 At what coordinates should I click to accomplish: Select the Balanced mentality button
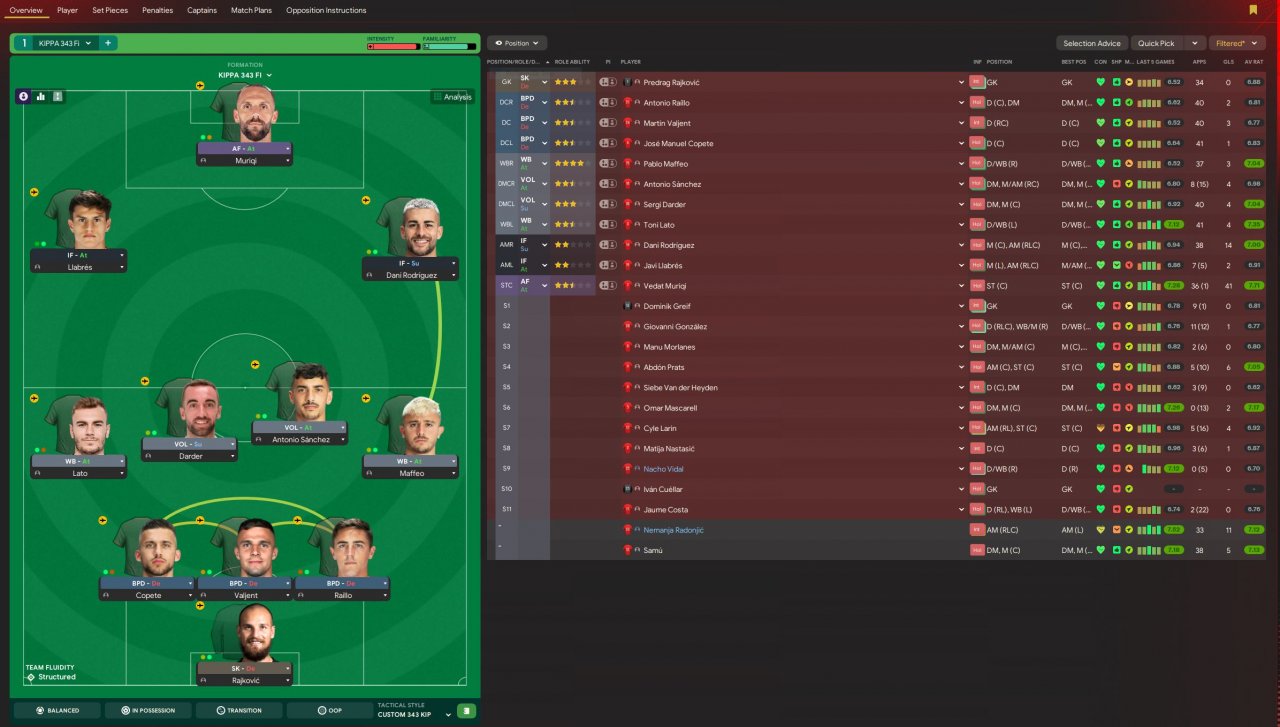point(58,710)
